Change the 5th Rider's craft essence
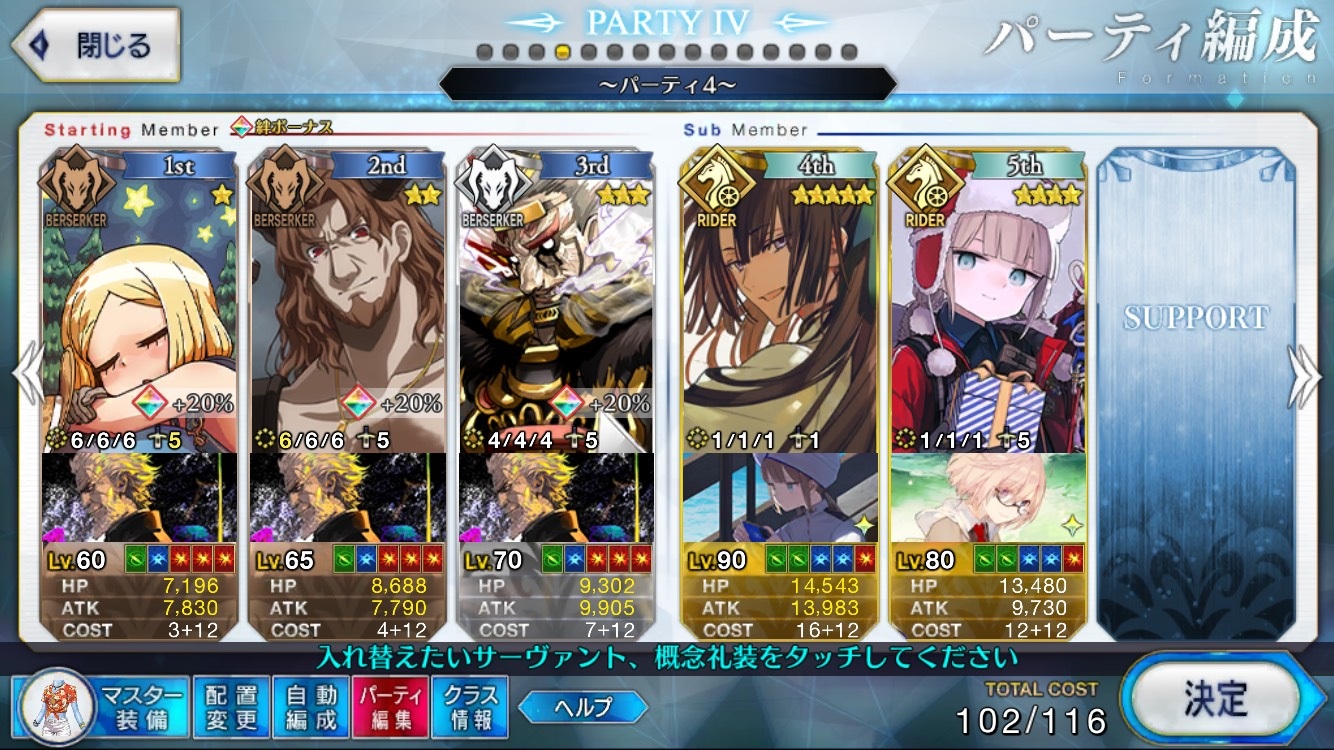 pos(988,497)
